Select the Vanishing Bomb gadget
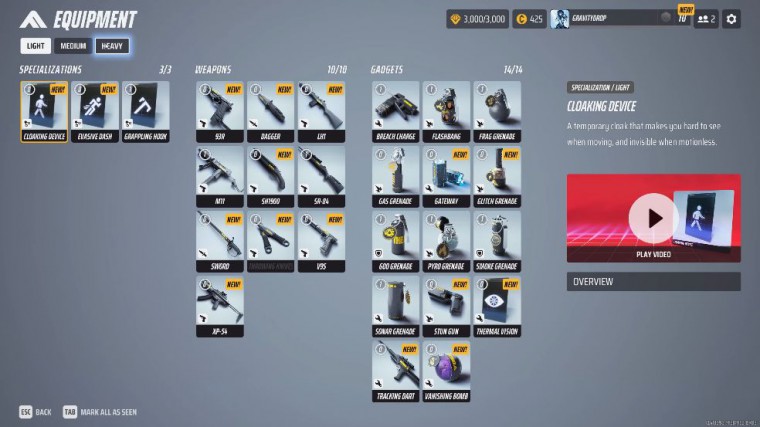The width and height of the screenshot is (760, 427). [446, 371]
